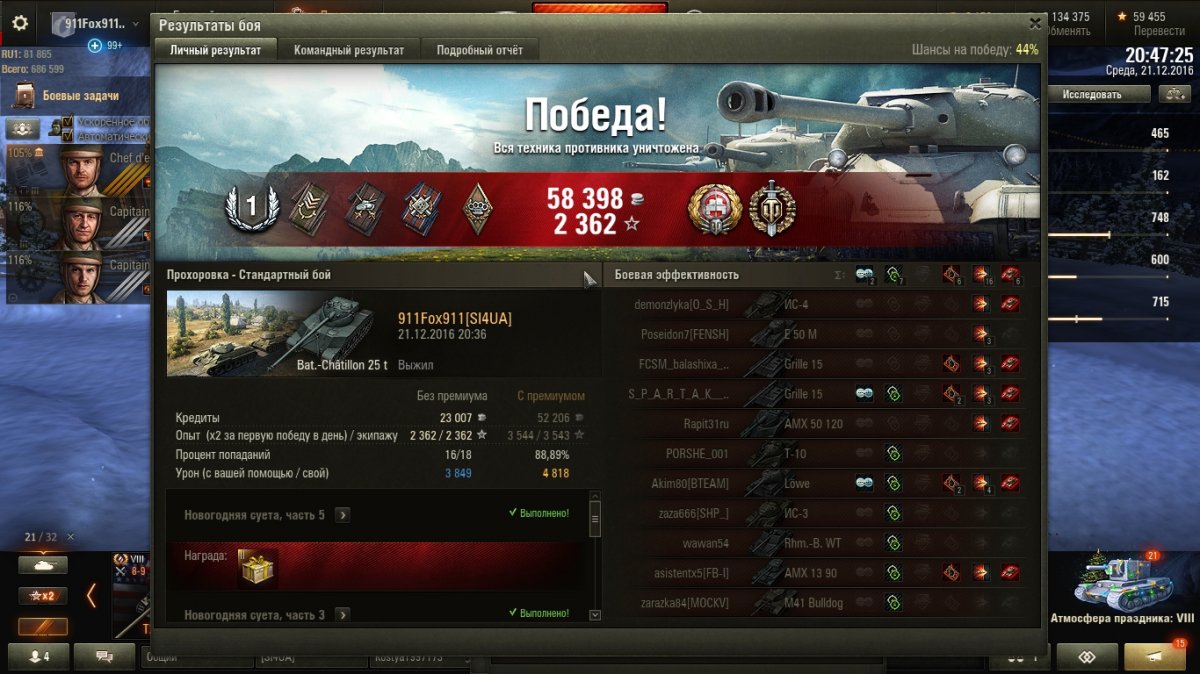Close the battle results window
1200x674 pixels.
coord(1035,23)
